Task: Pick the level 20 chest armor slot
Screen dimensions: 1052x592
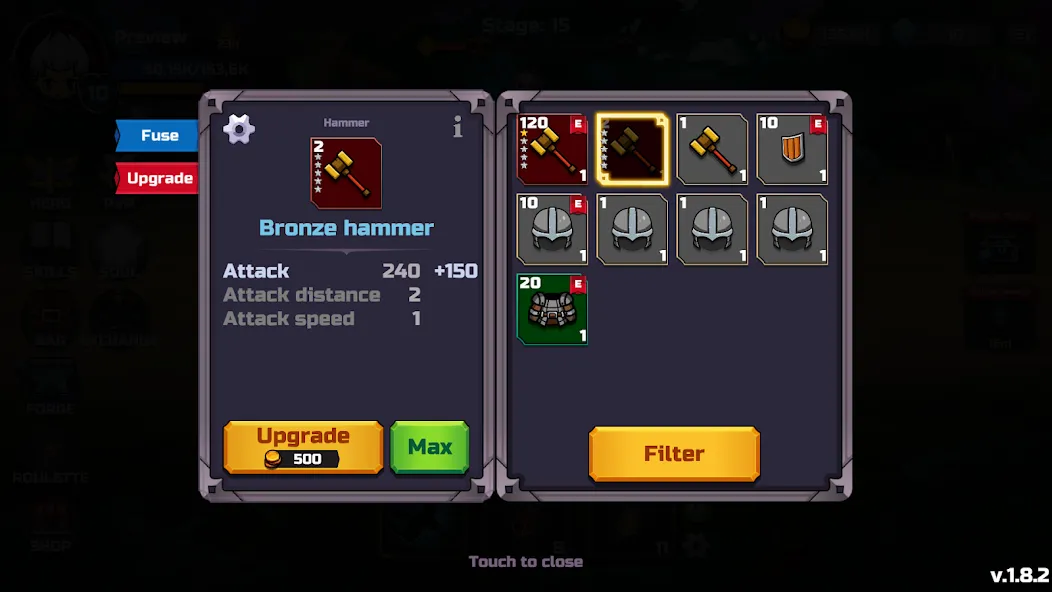Action: click(x=552, y=310)
